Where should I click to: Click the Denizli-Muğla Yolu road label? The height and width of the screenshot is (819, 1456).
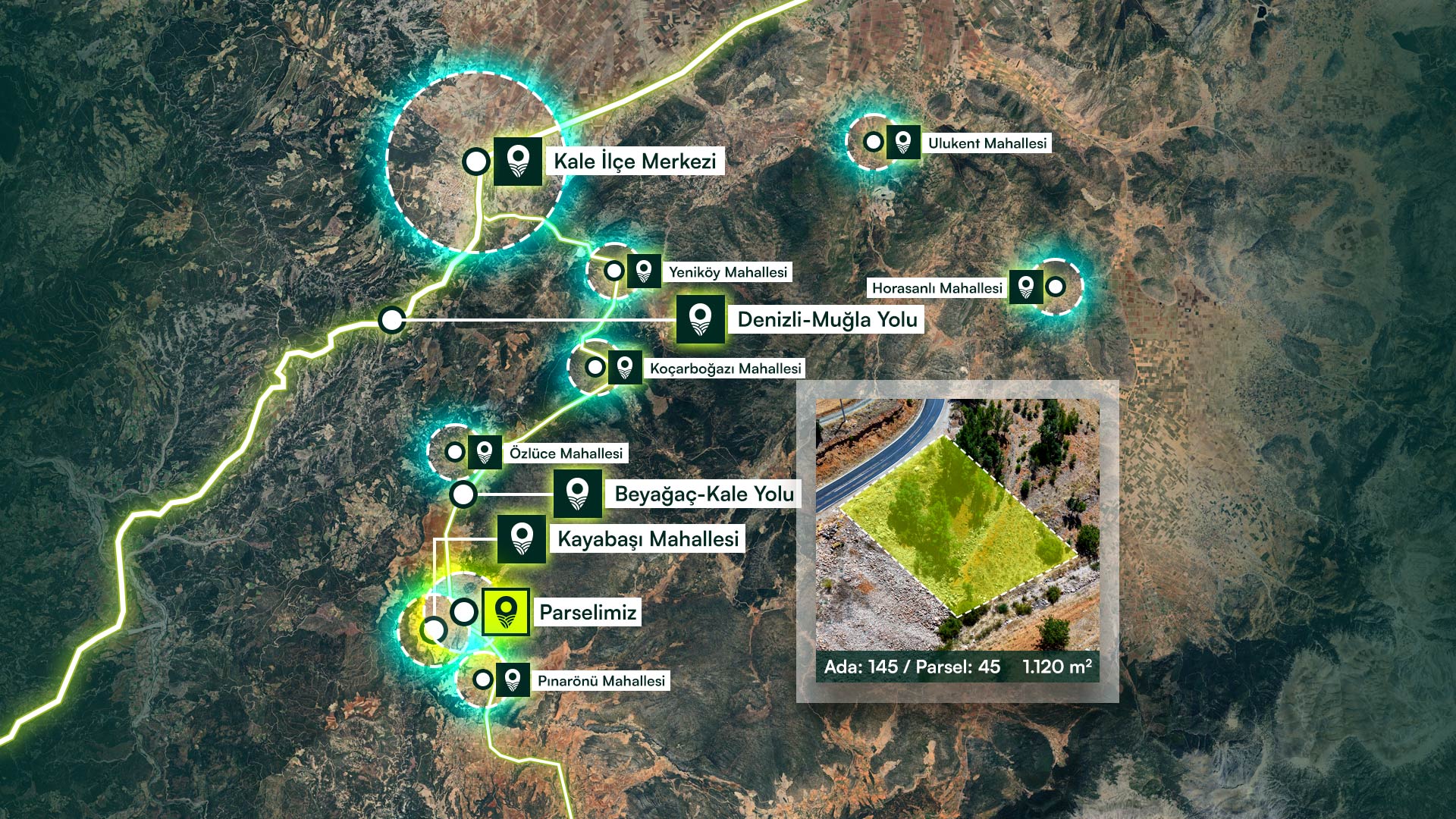point(827,320)
